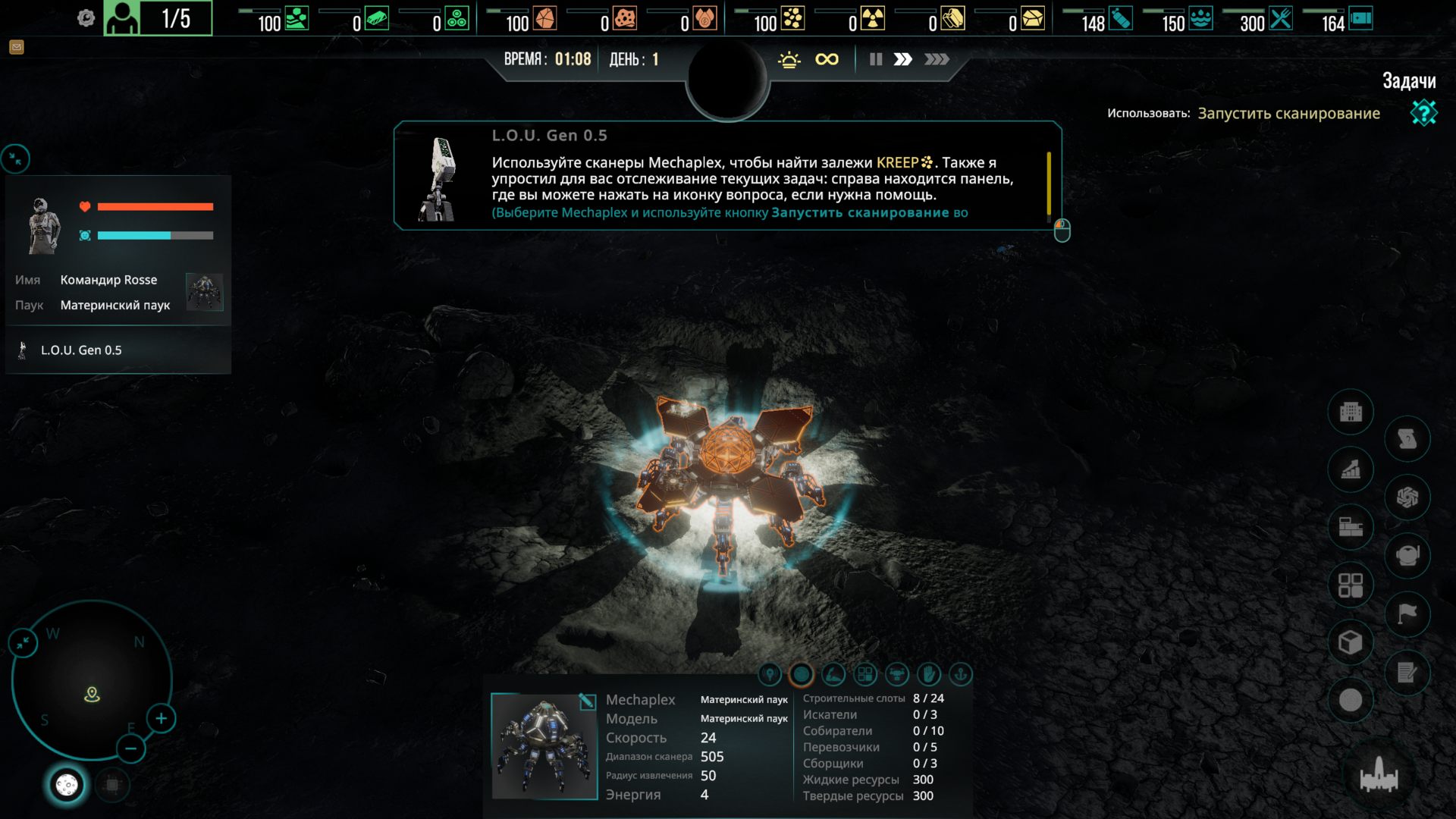Image resolution: width=1456 pixels, height=819 pixels.
Task: Set triple-arrow fastest game speed
Action: click(x=937, y=59)
